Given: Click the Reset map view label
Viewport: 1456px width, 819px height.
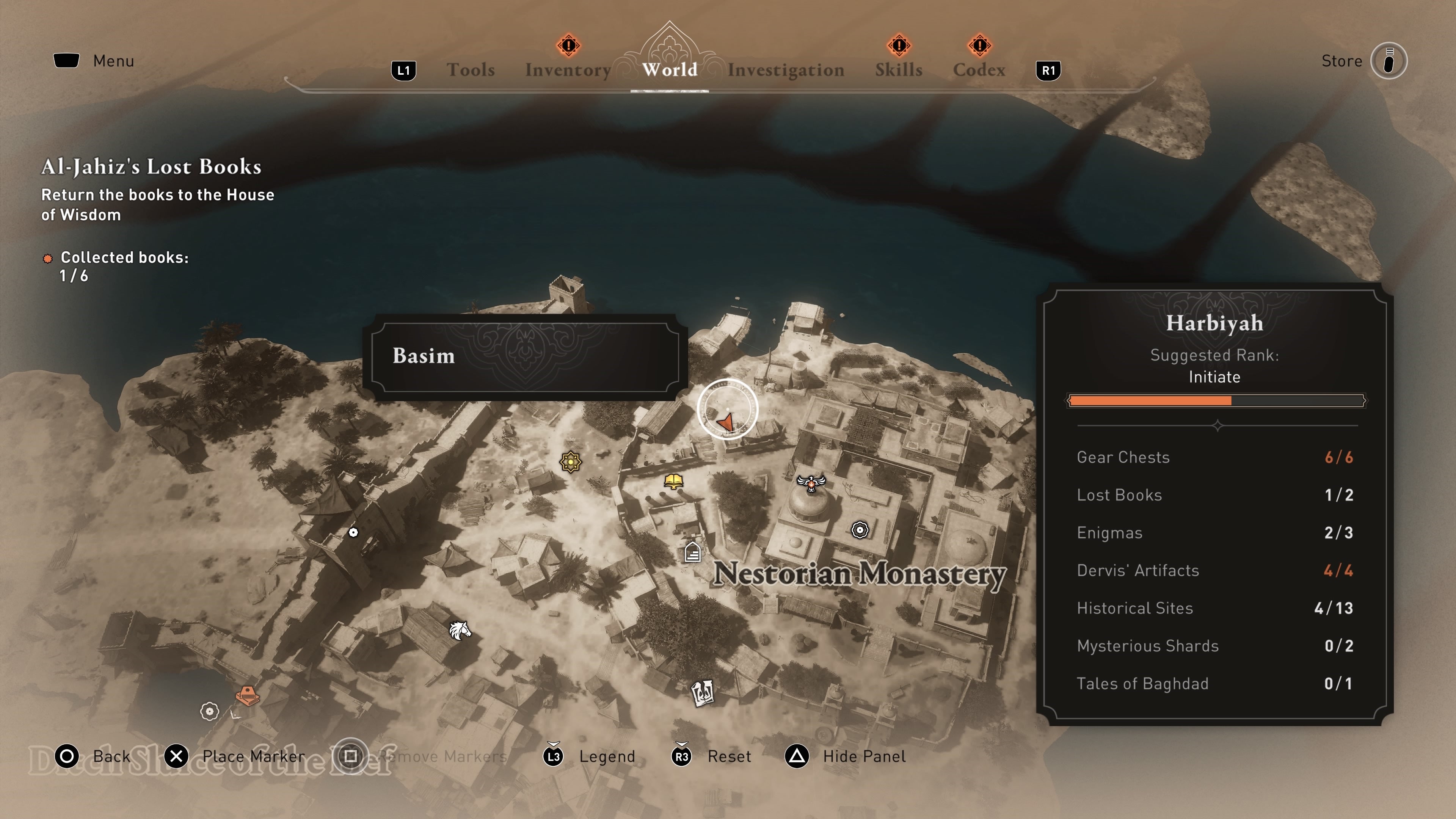Looking at the screenshot, I should [x=728, y=756].
